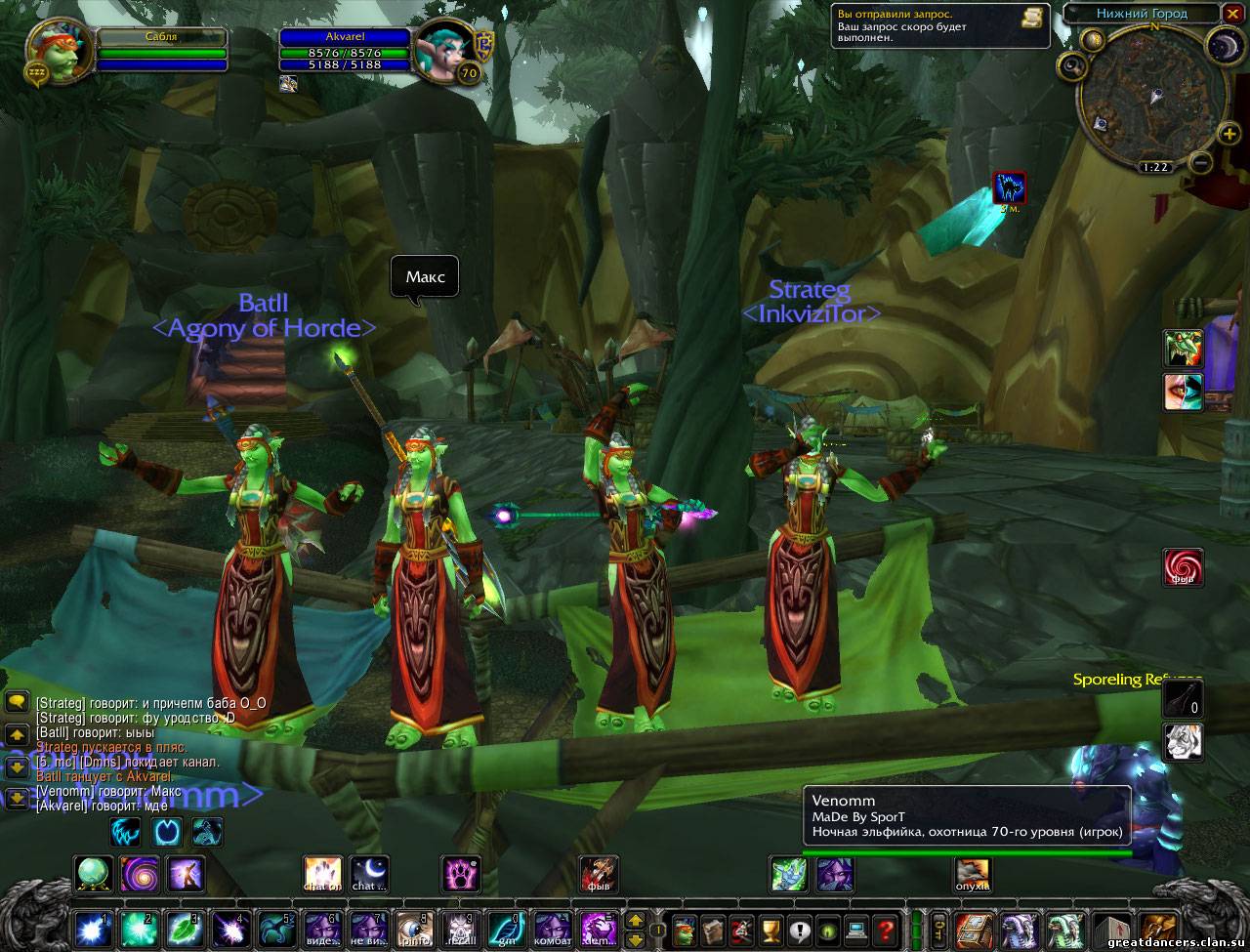Cast the purple spiral ability above action bar
The height and width of the screenshot is (952, 1250).
[x=140, y=873]
